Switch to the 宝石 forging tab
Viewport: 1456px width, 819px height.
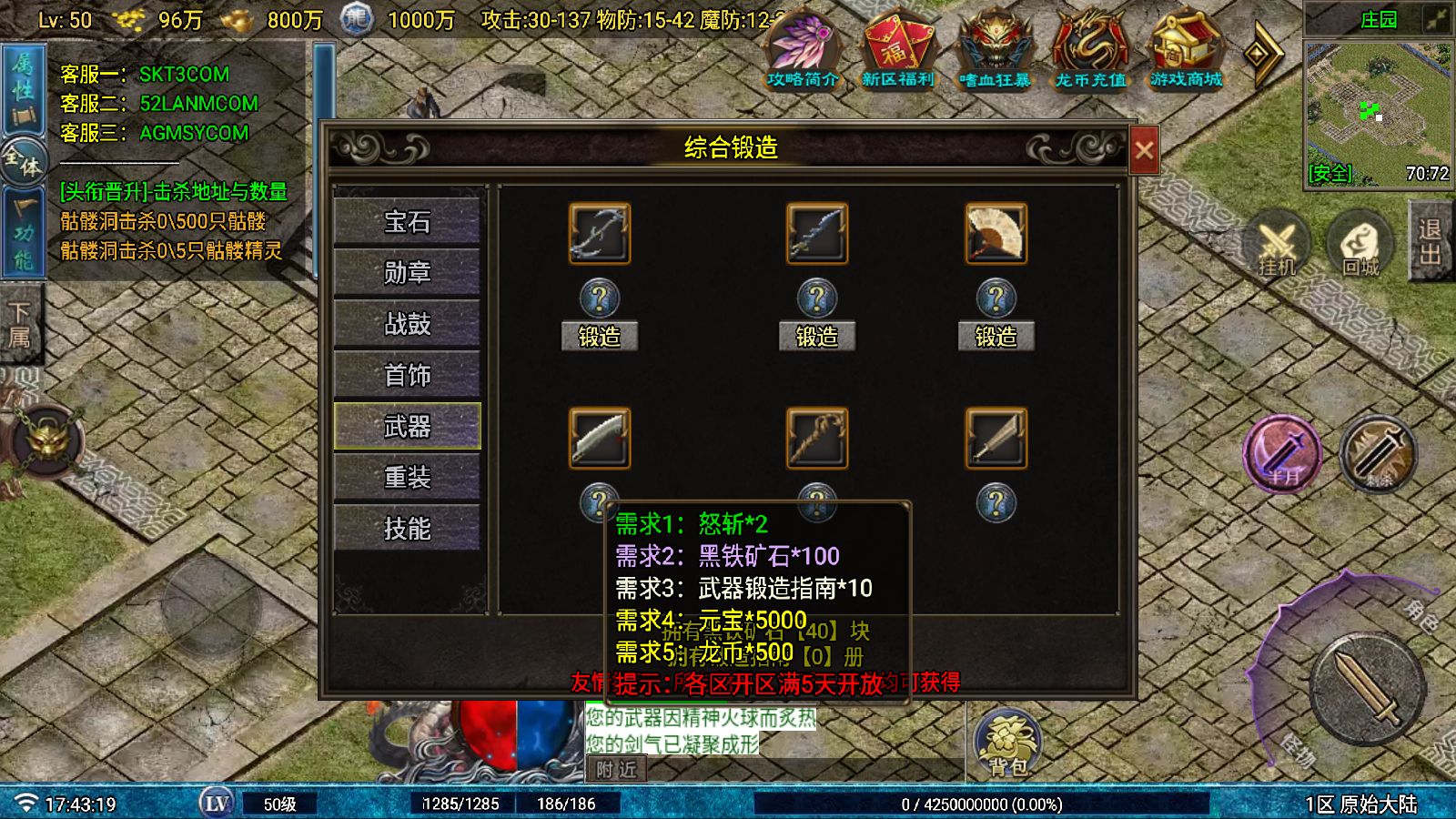[407, 221]
